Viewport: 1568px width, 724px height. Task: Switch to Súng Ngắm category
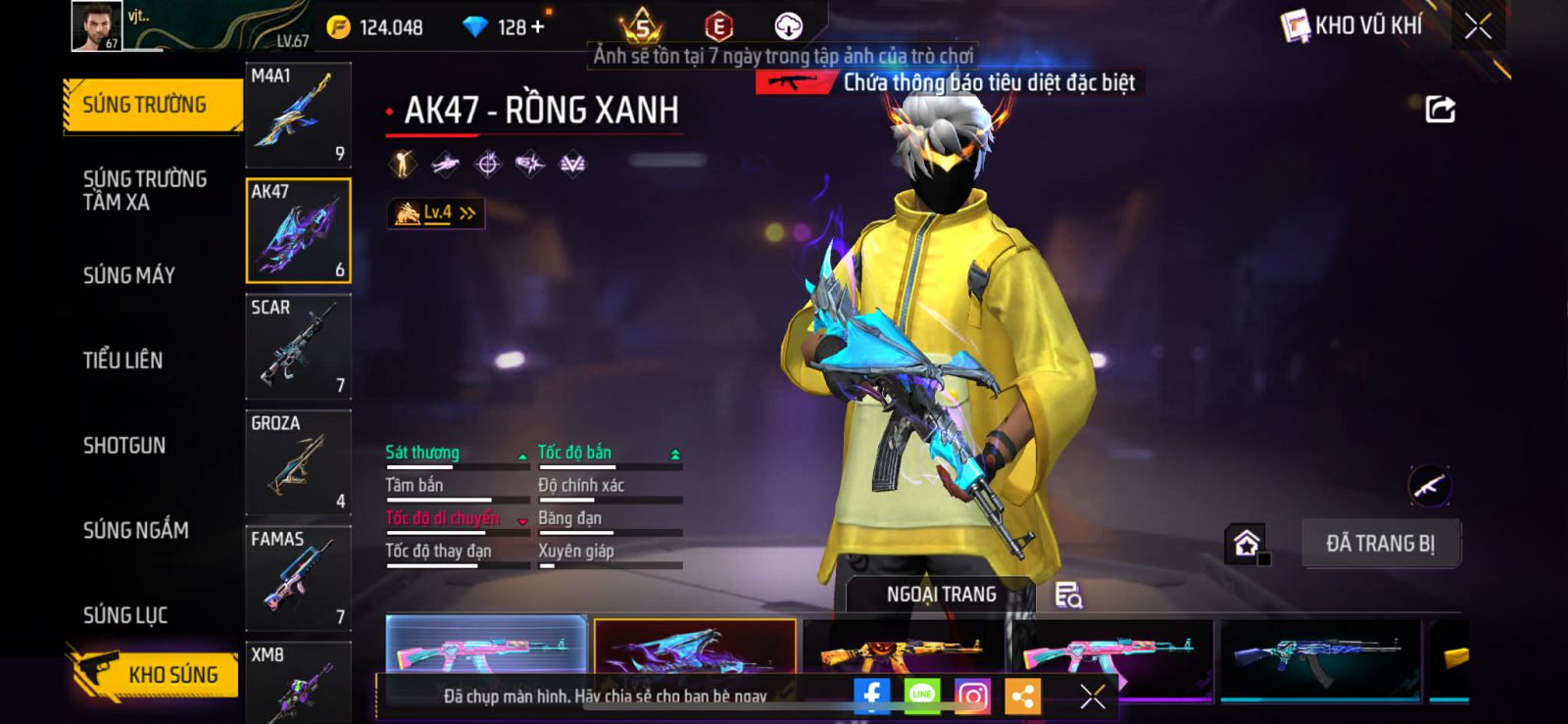tap(135, 530)
